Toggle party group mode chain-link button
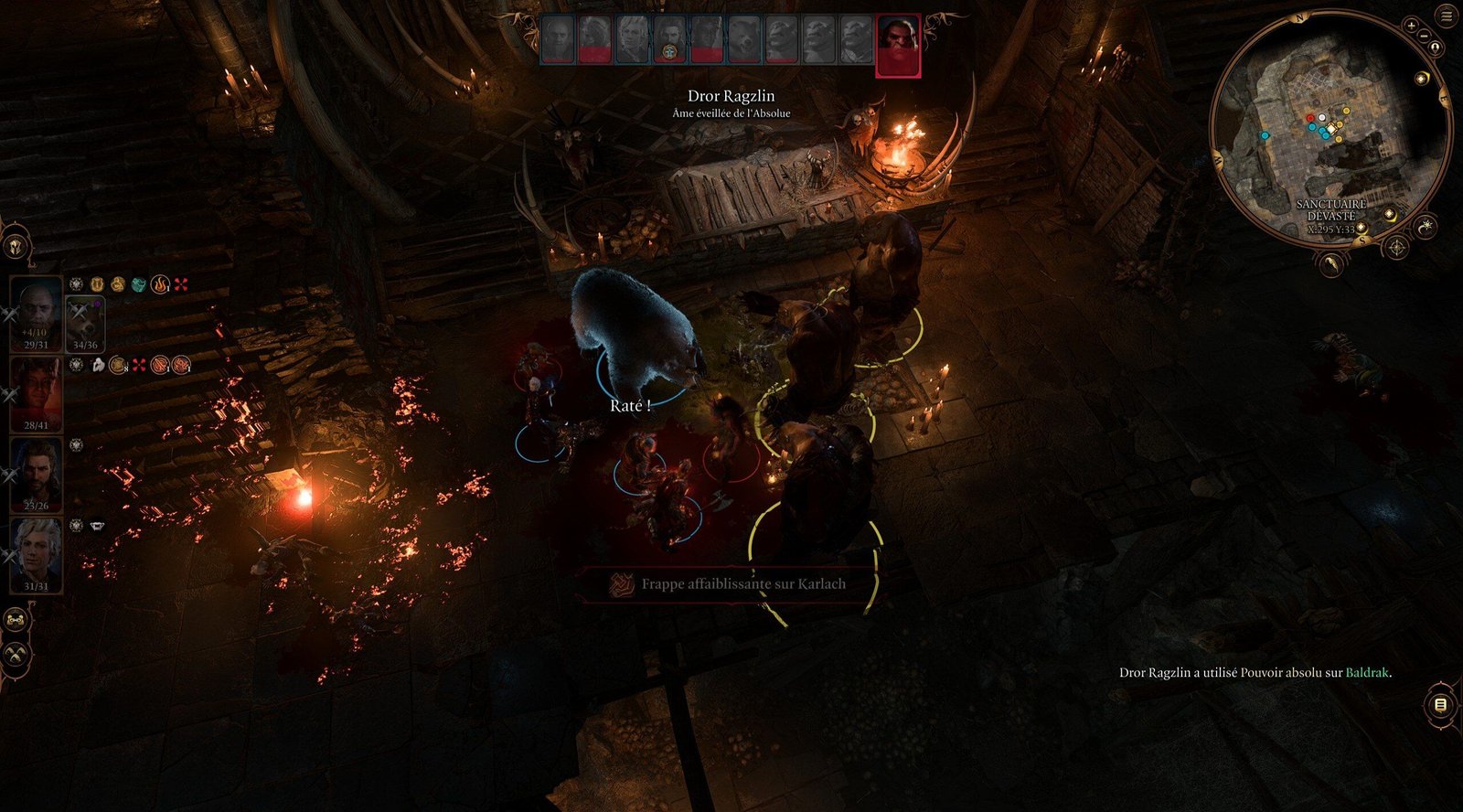 pos(16,621)
